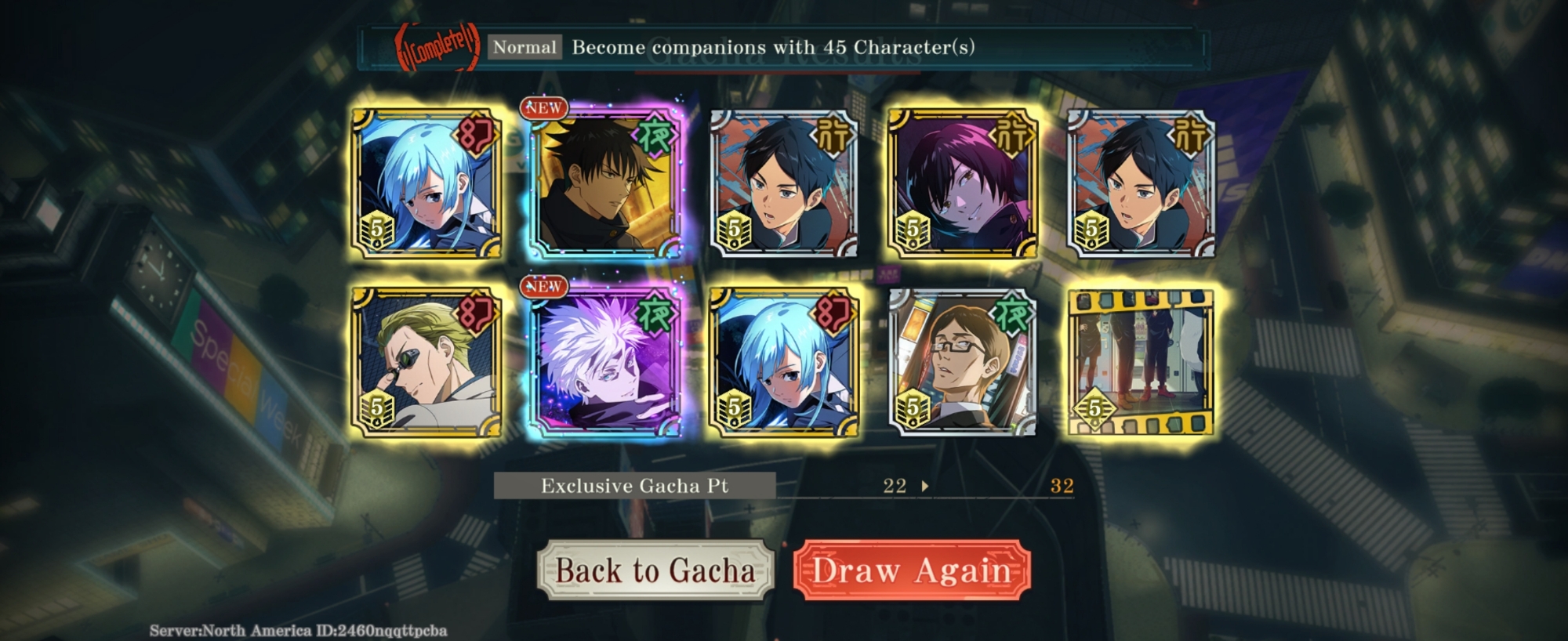
Task: Inspect the purple-haired character card
Action: 962,182
